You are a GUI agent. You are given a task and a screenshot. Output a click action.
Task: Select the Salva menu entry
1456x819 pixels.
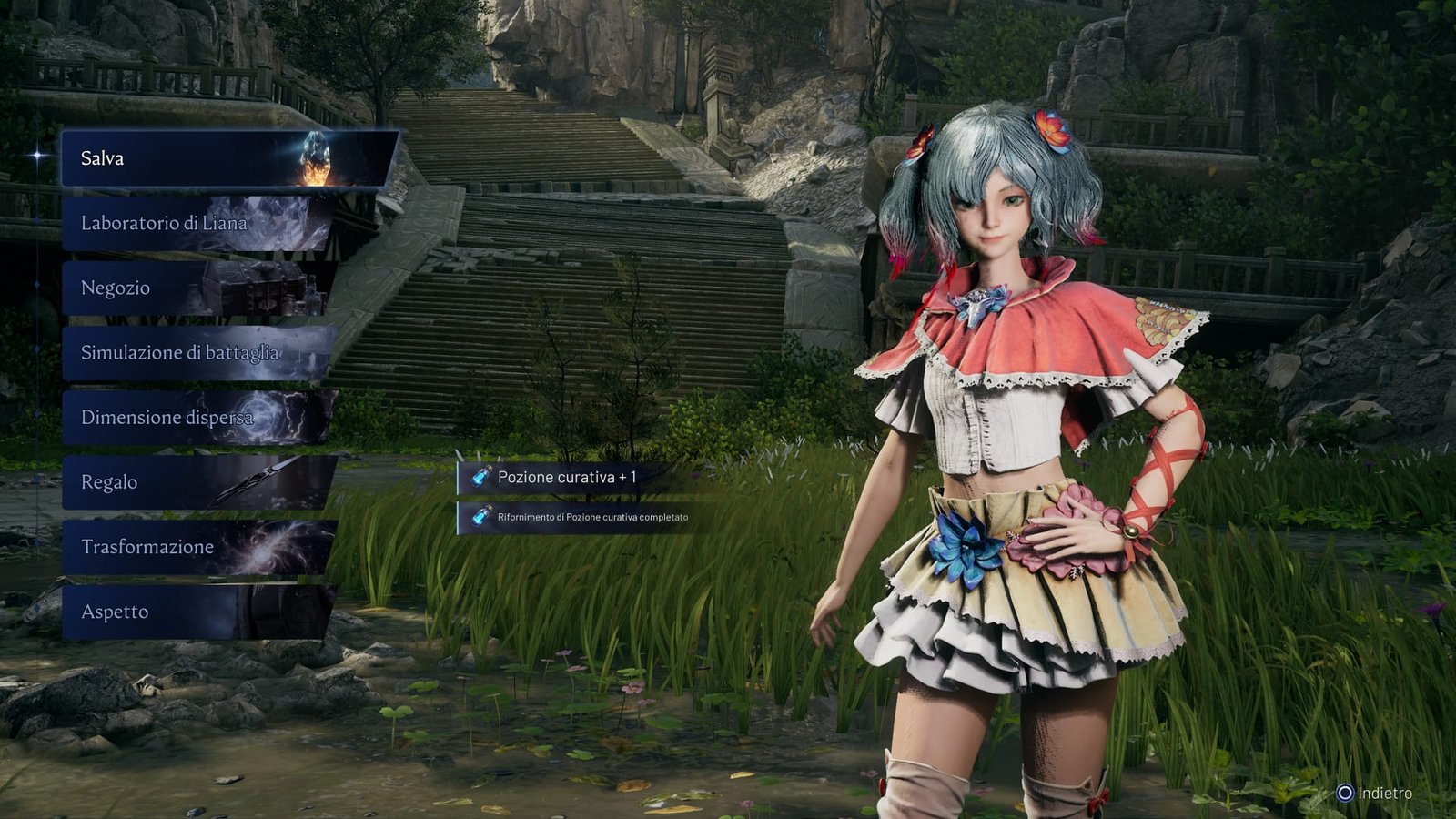[227, 158]
